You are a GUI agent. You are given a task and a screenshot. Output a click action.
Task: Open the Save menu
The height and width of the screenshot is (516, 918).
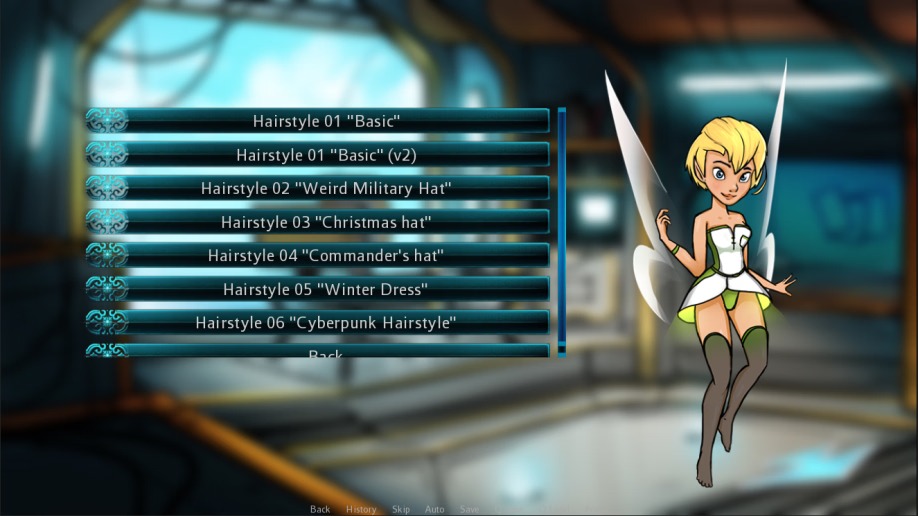tap(469, 509)
